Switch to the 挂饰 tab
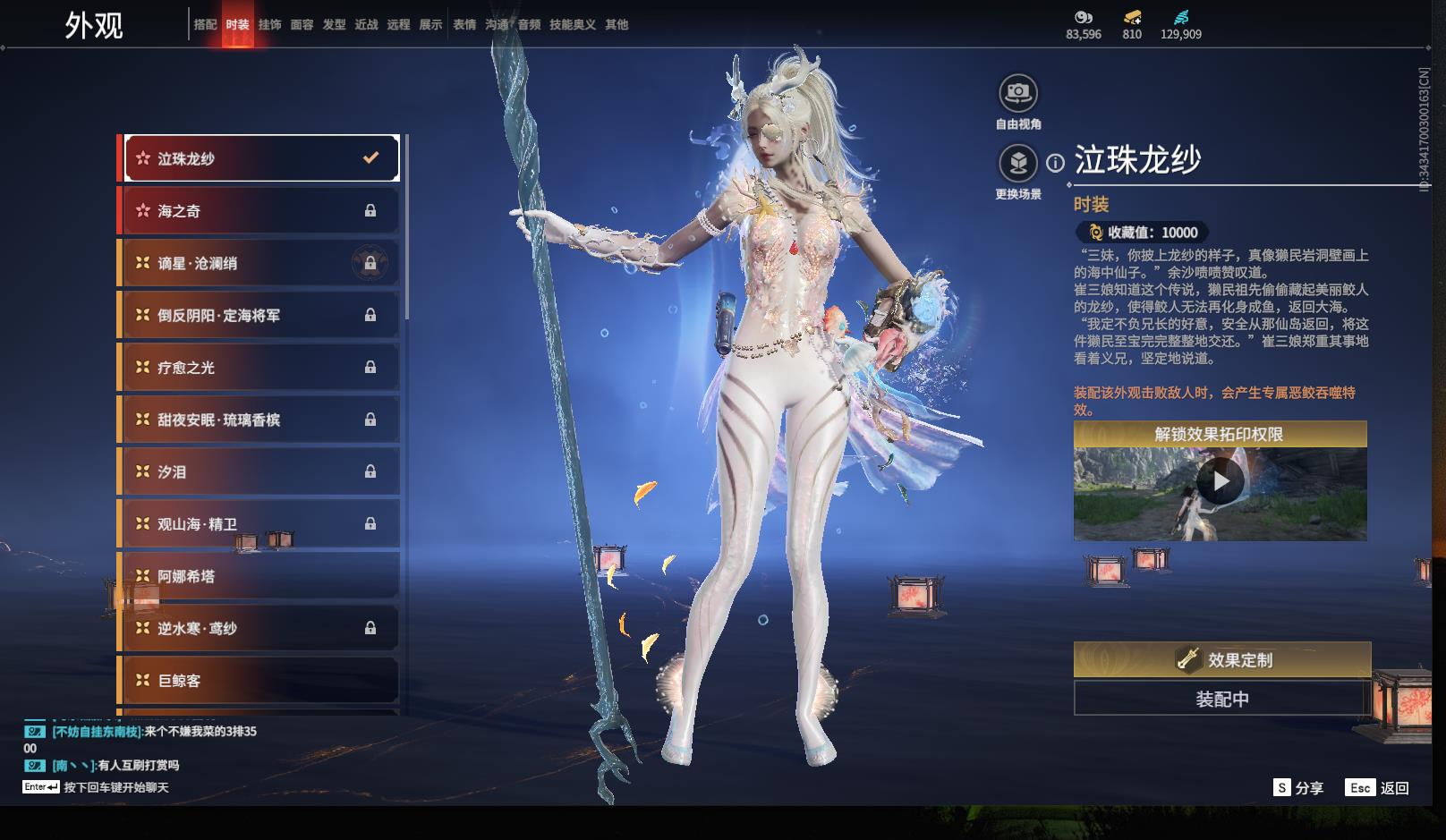Viewport: 1446px width, 840px height. click(269, 24)
